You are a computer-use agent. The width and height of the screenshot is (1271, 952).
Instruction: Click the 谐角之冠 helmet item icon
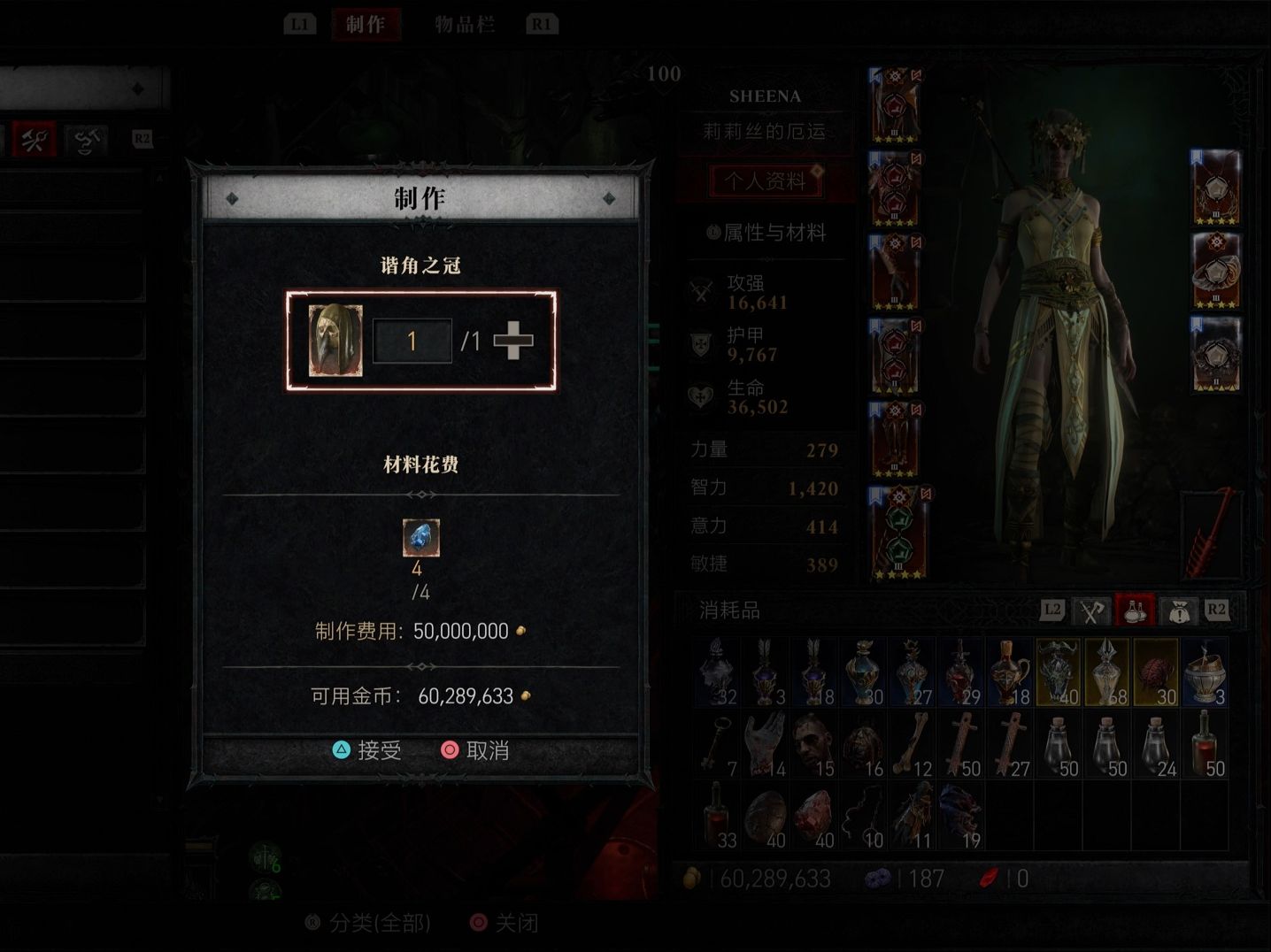[335, 341]
